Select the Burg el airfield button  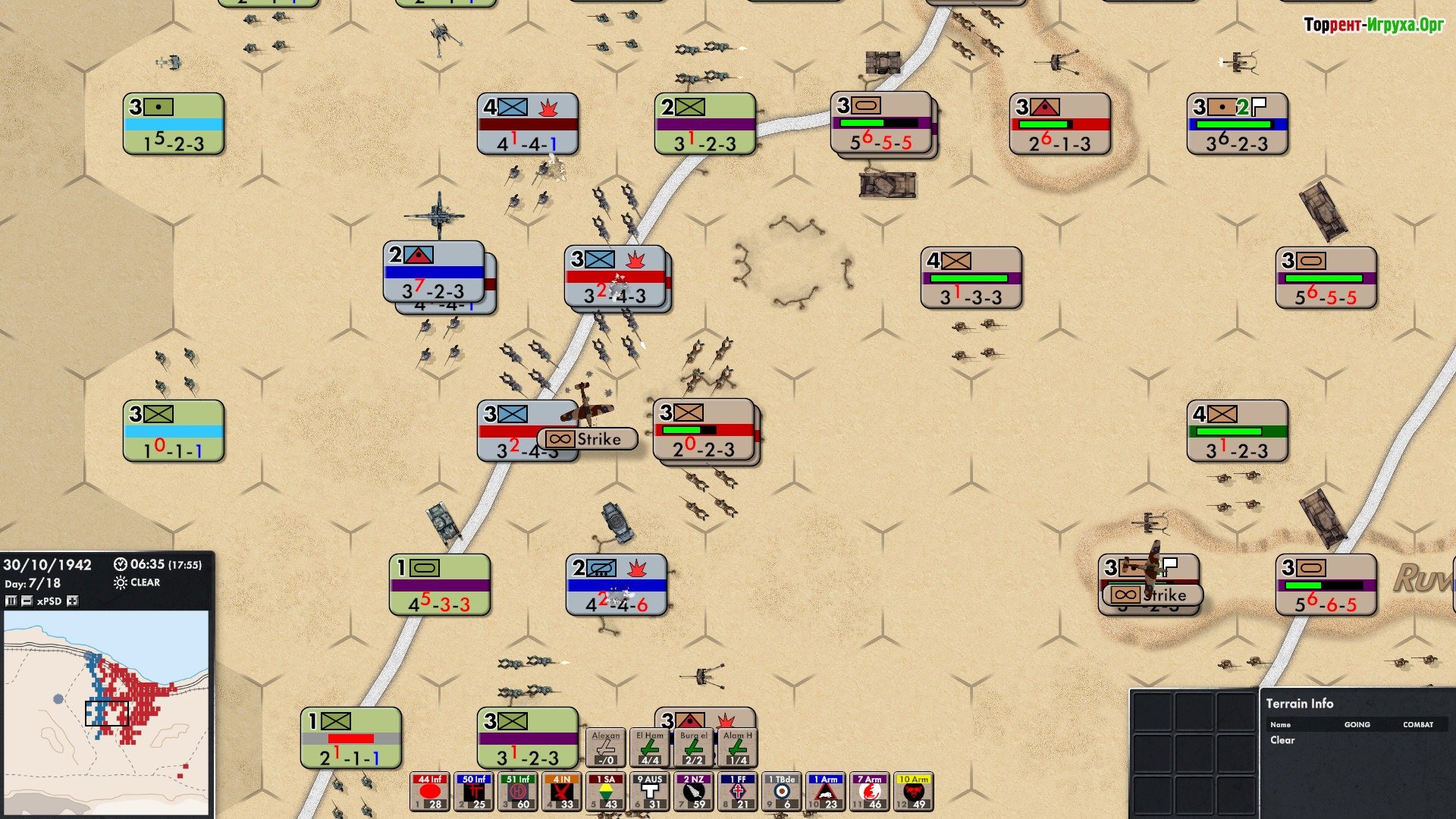point(694,748)
